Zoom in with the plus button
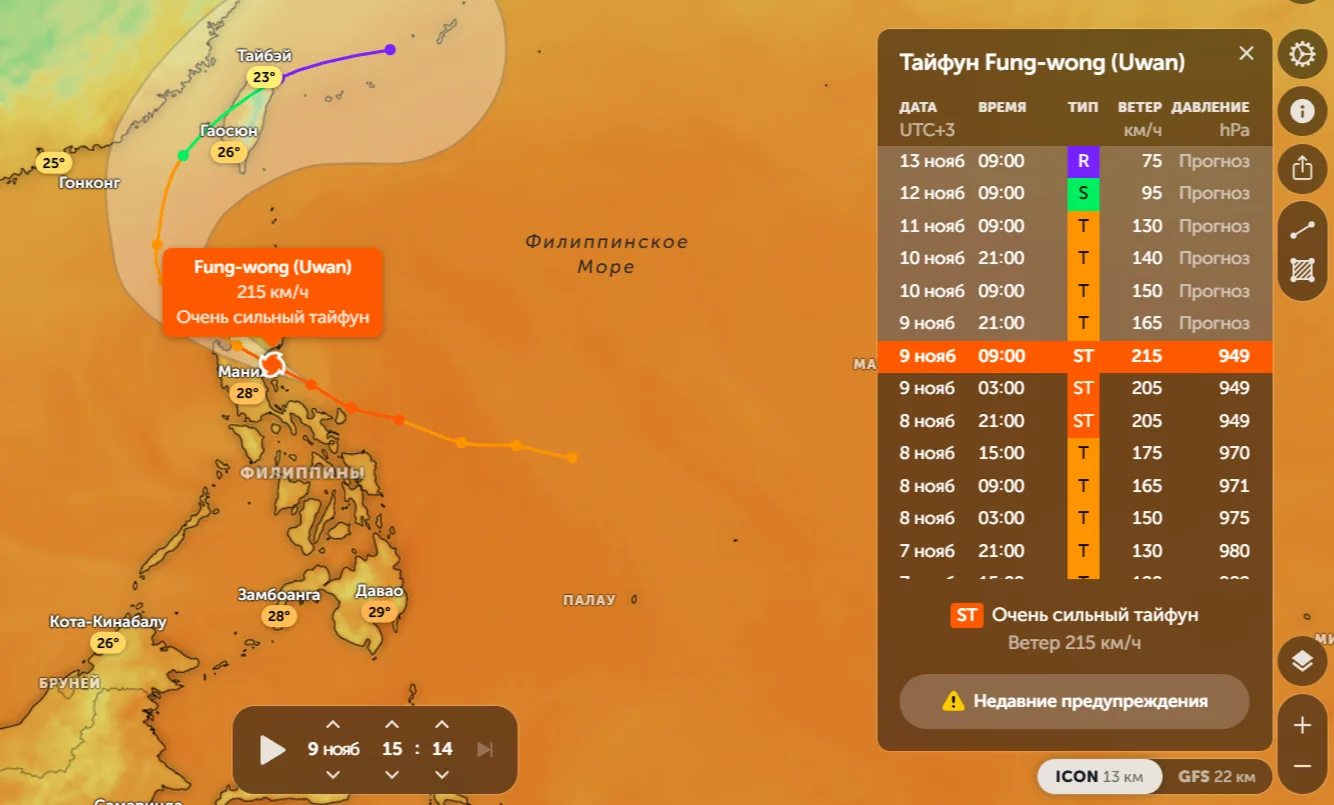The height and width of the screenshot is (805, 1334). [1302, 725]
